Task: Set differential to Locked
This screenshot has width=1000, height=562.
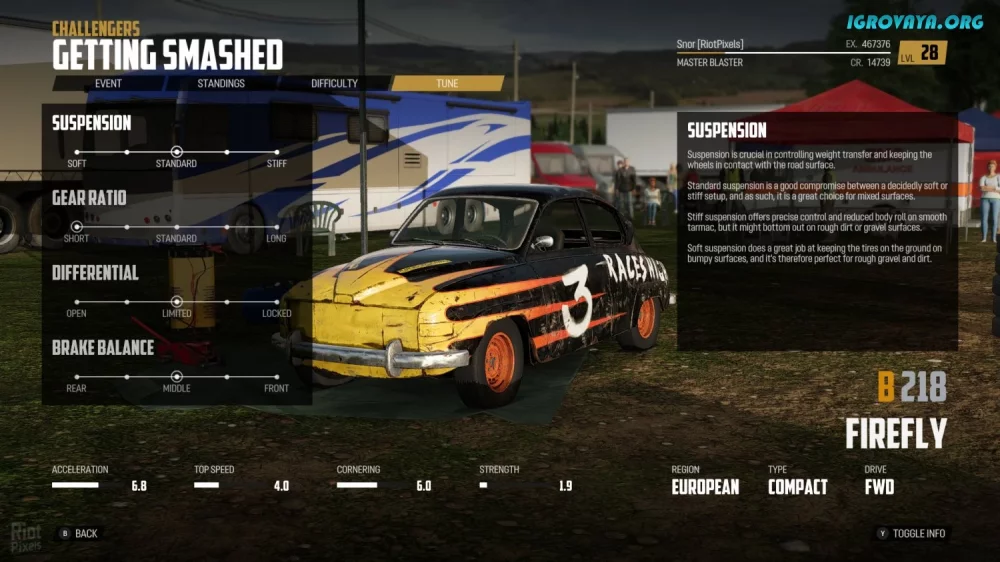Action: pos(276,301)
